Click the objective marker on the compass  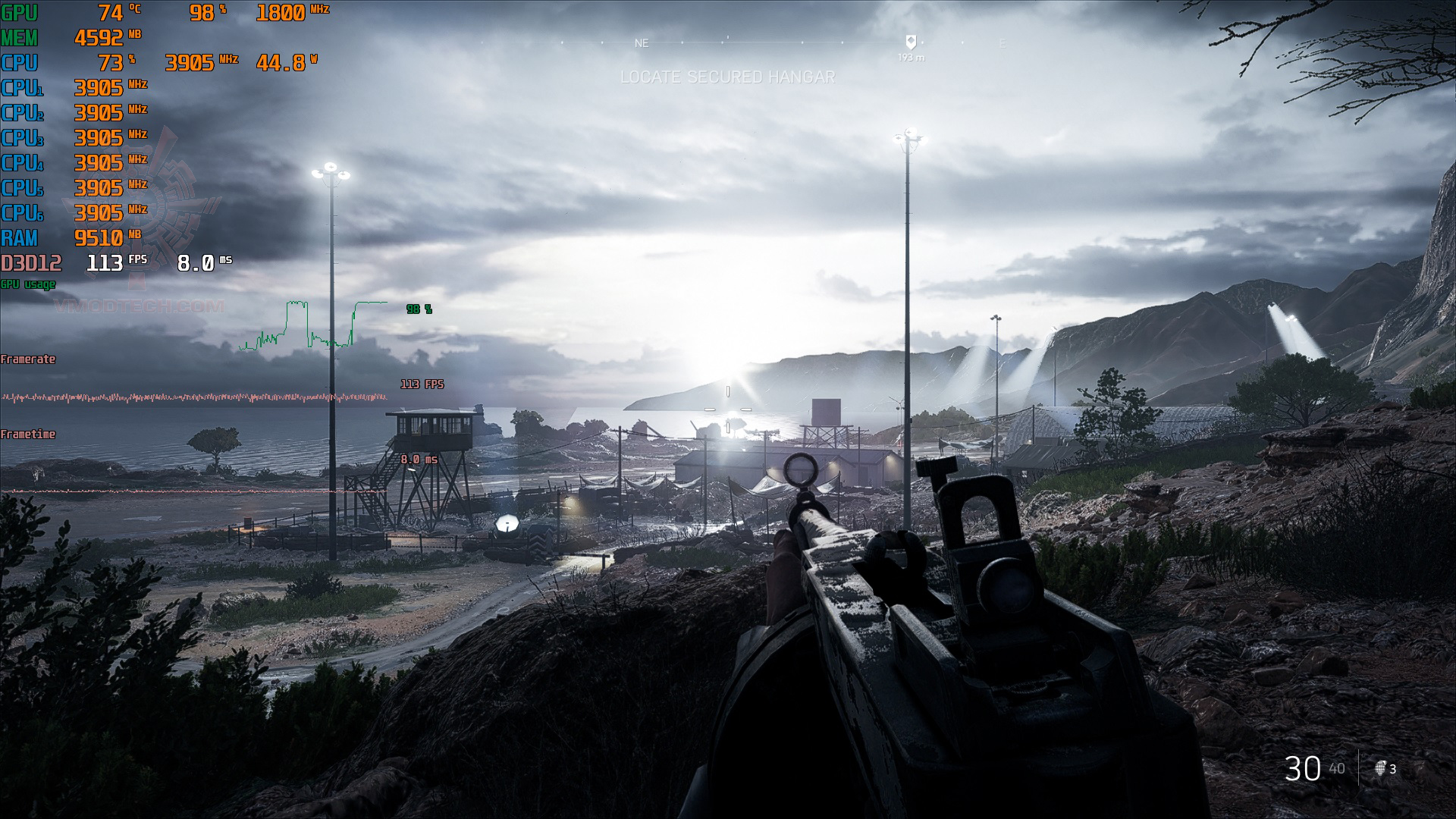(x=911, y=42)
